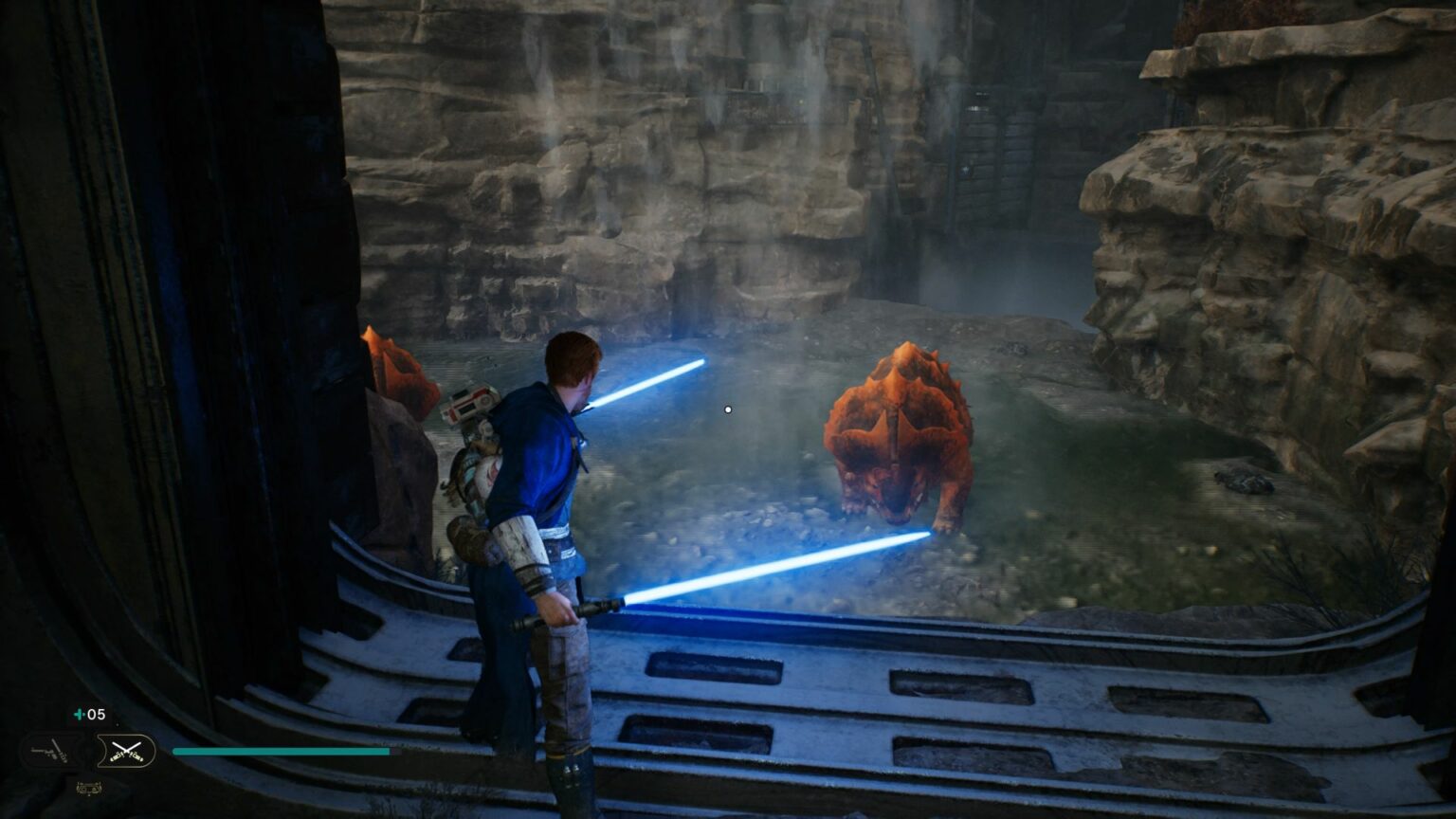Viewport: 1456px width, 819px height.
Task: Select the crossed dual-lightsabers stance icon
Action: 126,751
